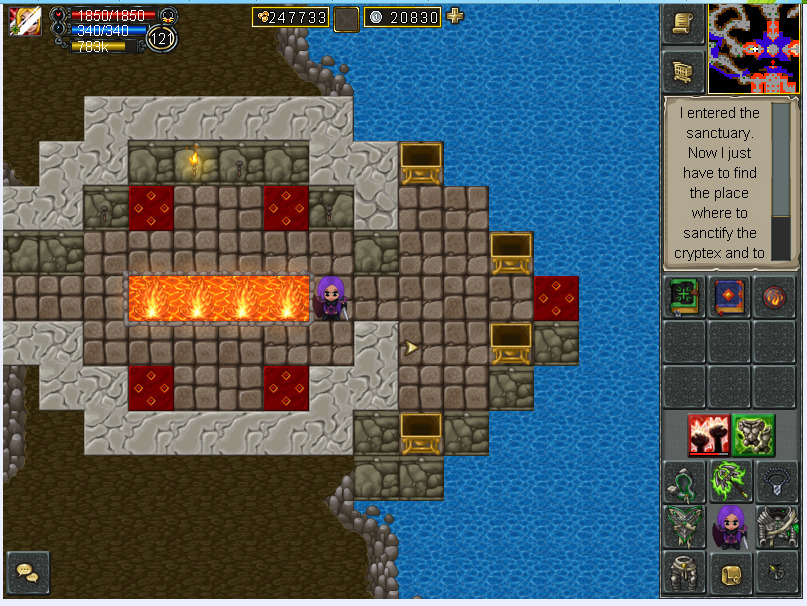Select the green winged armor slot
Viewport: 807px width, 606px height.
click(684, 527)
